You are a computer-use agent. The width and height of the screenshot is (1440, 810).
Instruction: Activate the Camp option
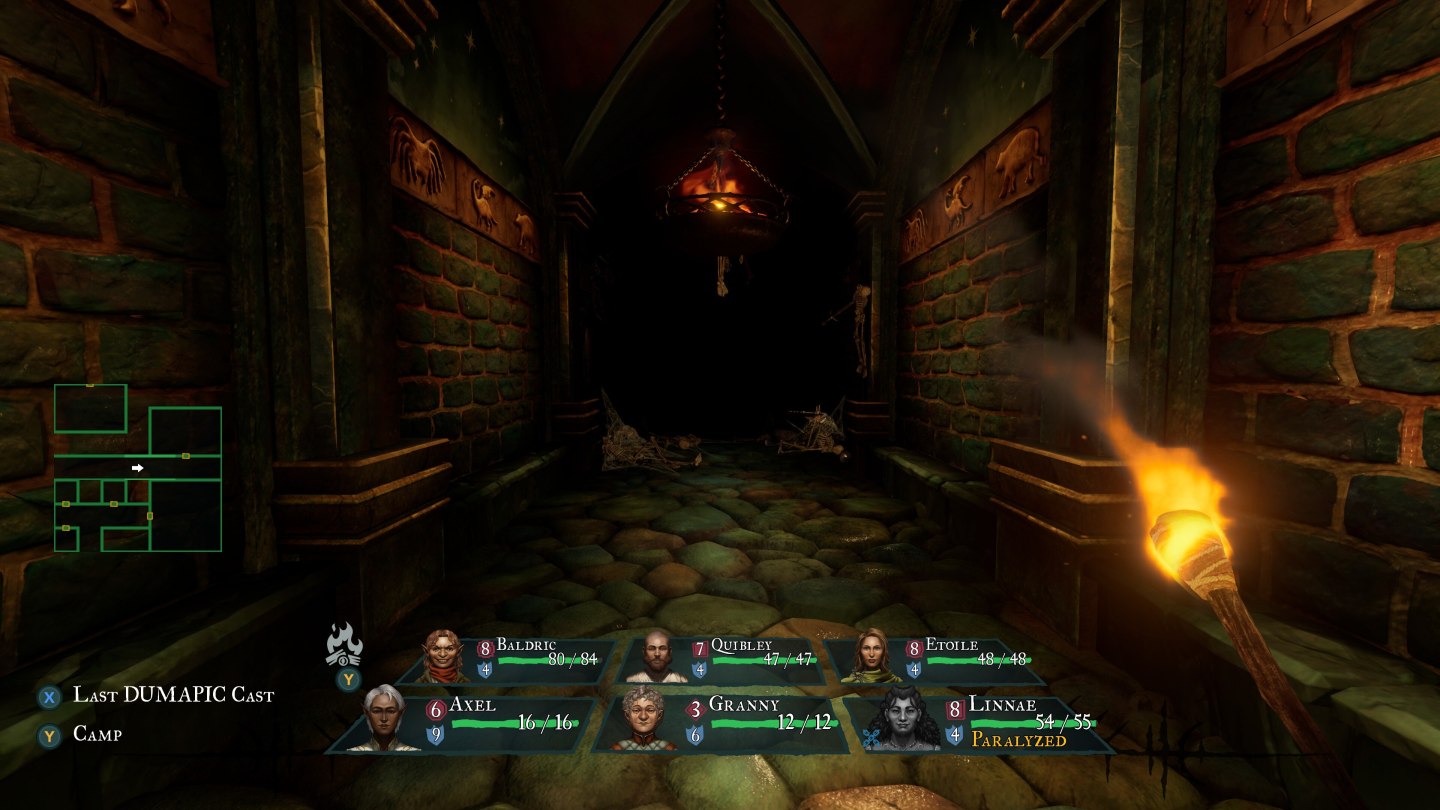(x=97, y=735)
